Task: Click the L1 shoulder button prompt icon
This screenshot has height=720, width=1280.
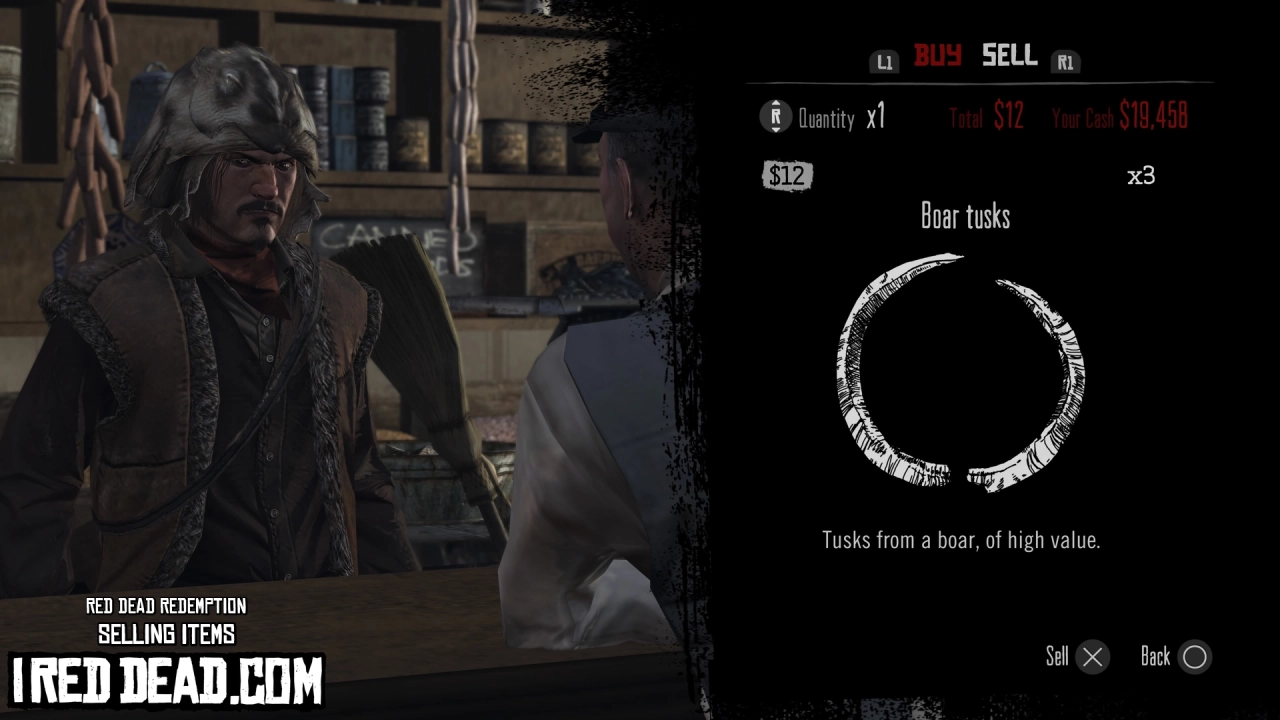Action: (x=884, y=61)
